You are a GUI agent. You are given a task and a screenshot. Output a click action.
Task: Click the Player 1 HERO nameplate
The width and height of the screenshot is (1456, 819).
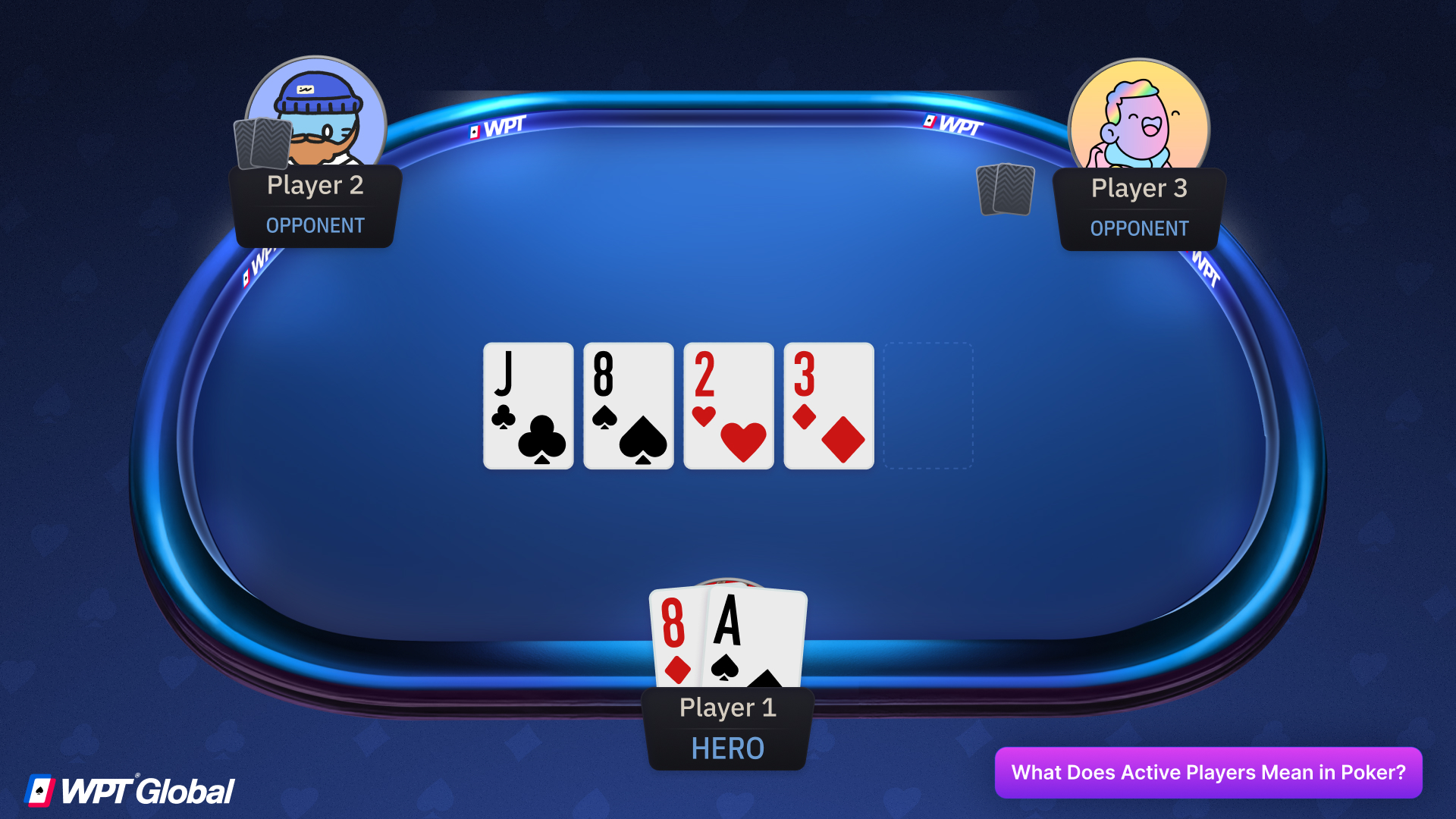pos(727,726)
